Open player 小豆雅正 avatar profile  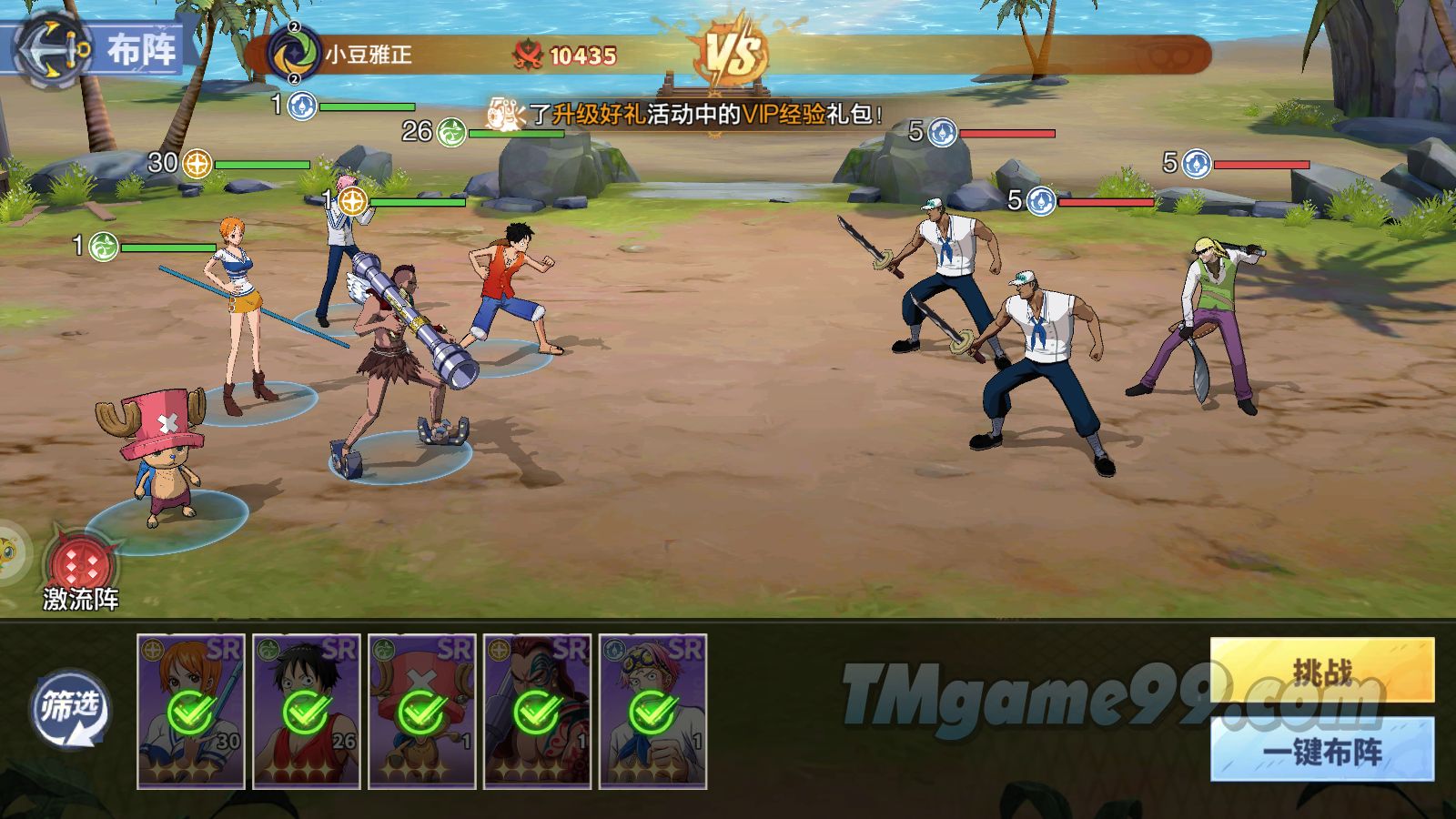(293, 53)
